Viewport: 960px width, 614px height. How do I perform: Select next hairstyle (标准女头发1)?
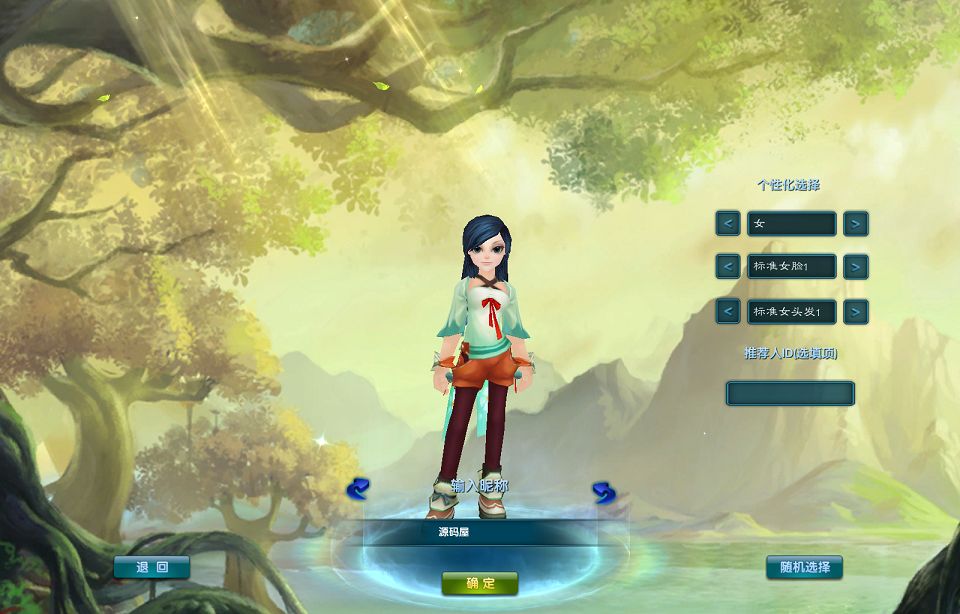click(x=855, y=311)
